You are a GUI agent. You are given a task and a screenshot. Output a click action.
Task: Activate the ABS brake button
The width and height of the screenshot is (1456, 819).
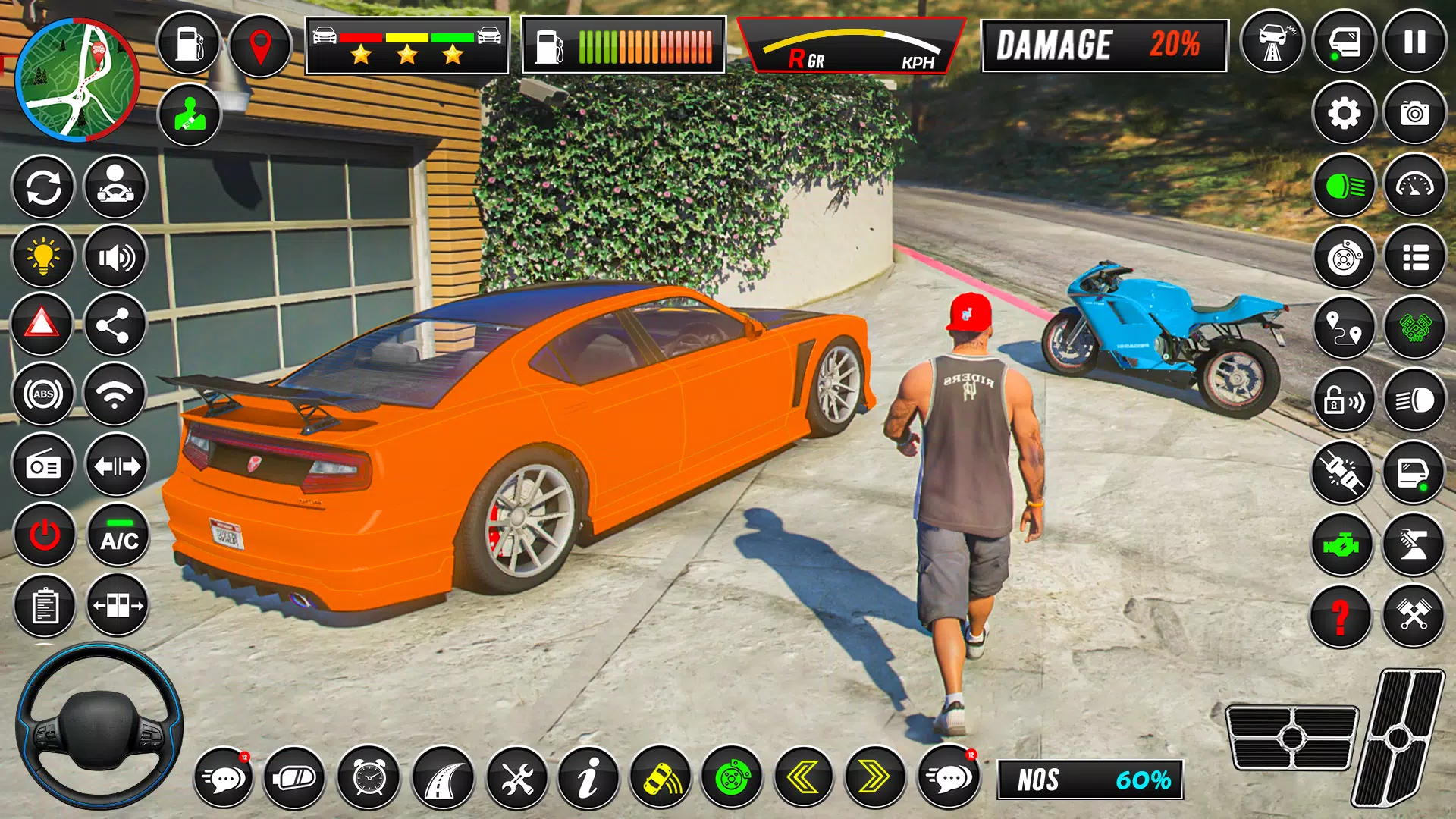click(x=43, y=394)
